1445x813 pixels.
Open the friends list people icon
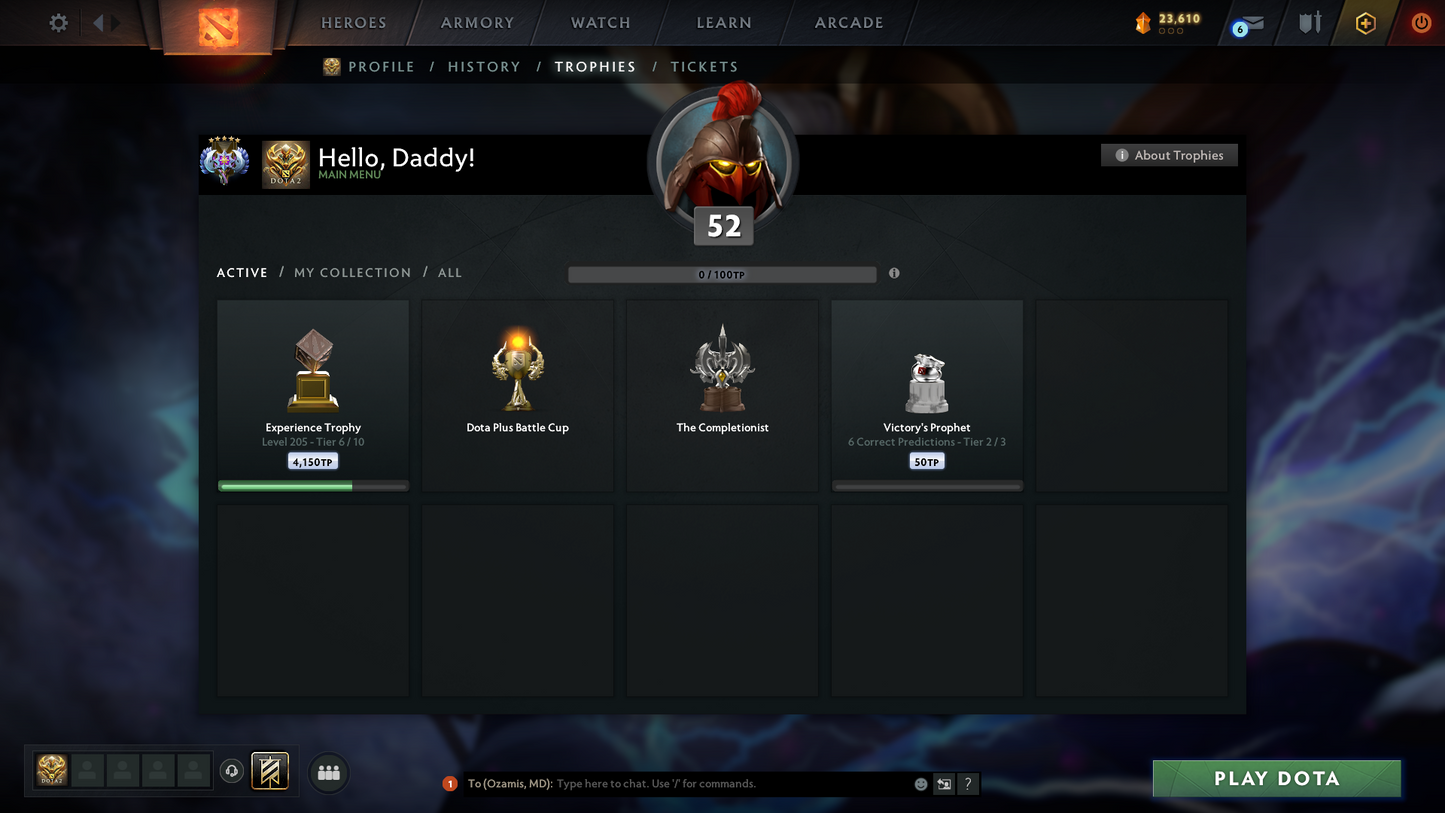(x=329, y=771)
